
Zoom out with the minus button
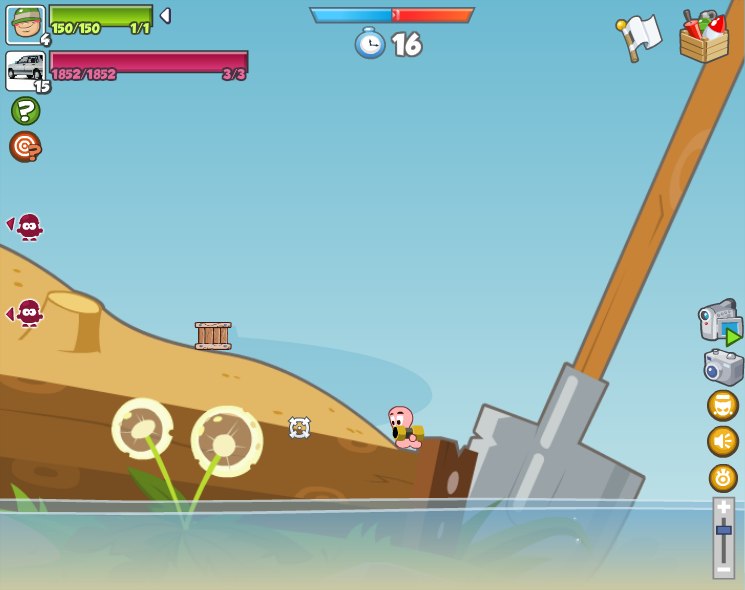point(723,568)
